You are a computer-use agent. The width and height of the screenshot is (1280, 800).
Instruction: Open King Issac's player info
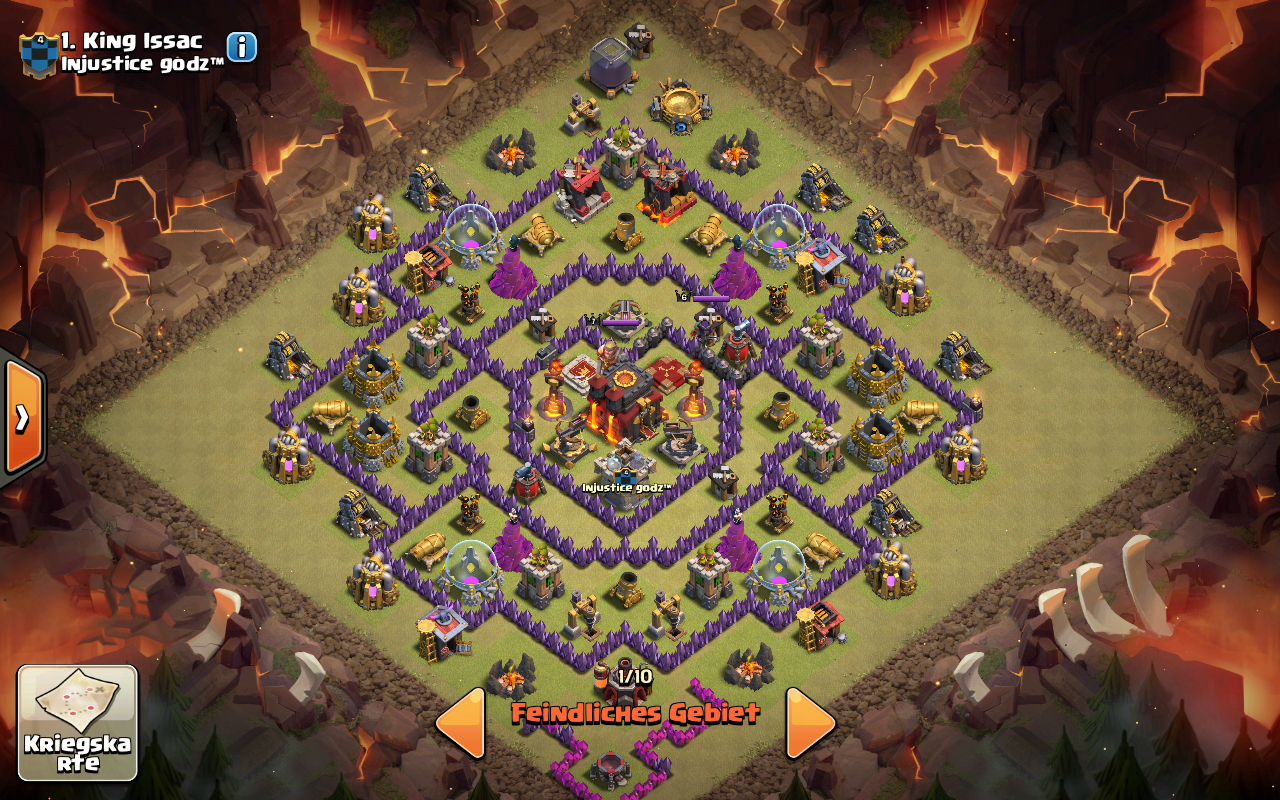point(242,47)
